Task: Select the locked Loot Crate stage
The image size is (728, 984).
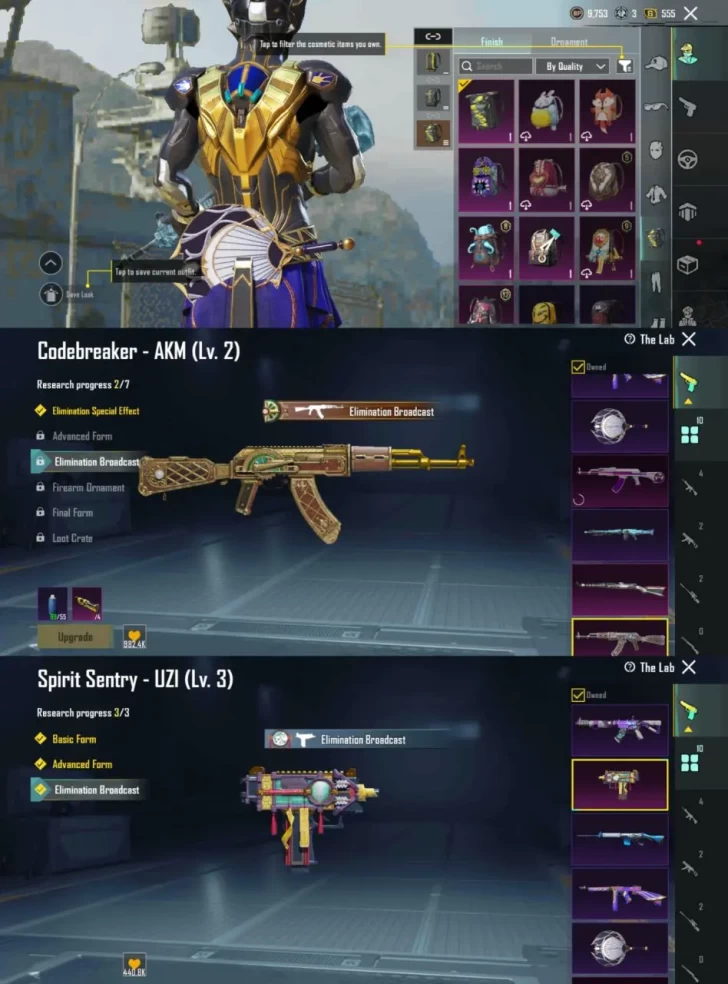Action: click(72, 538)
